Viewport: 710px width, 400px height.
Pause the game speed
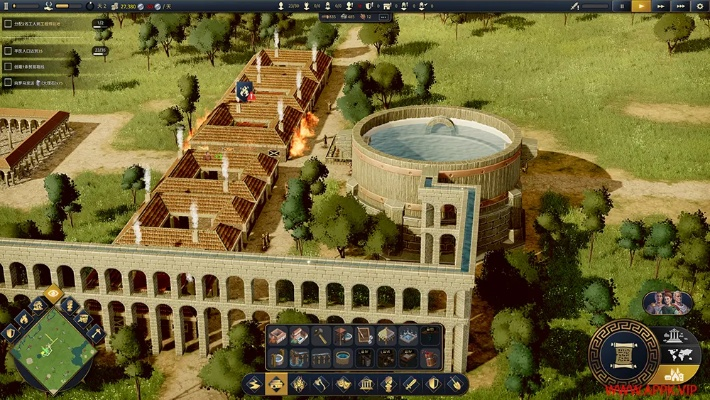pos(621,6)
